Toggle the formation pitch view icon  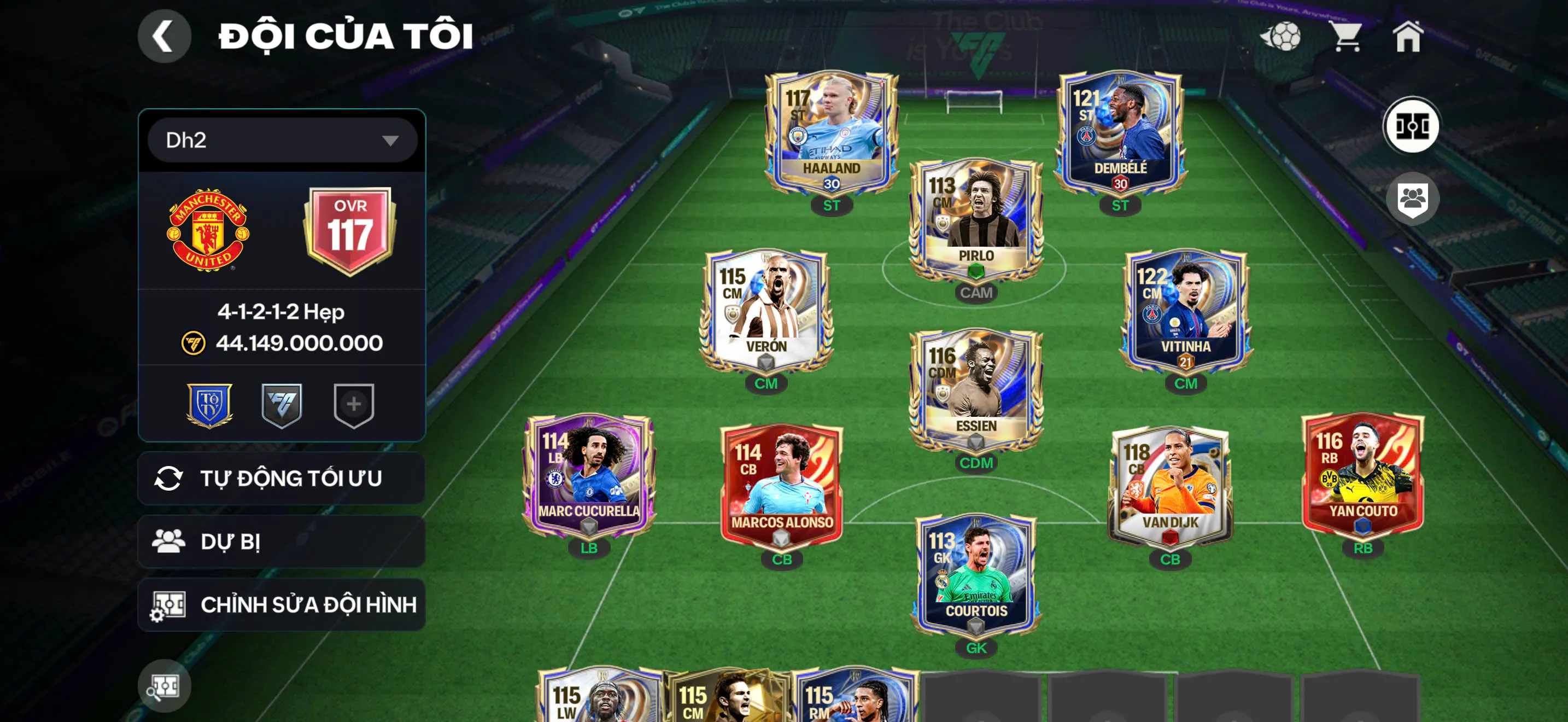point(1412,127)
